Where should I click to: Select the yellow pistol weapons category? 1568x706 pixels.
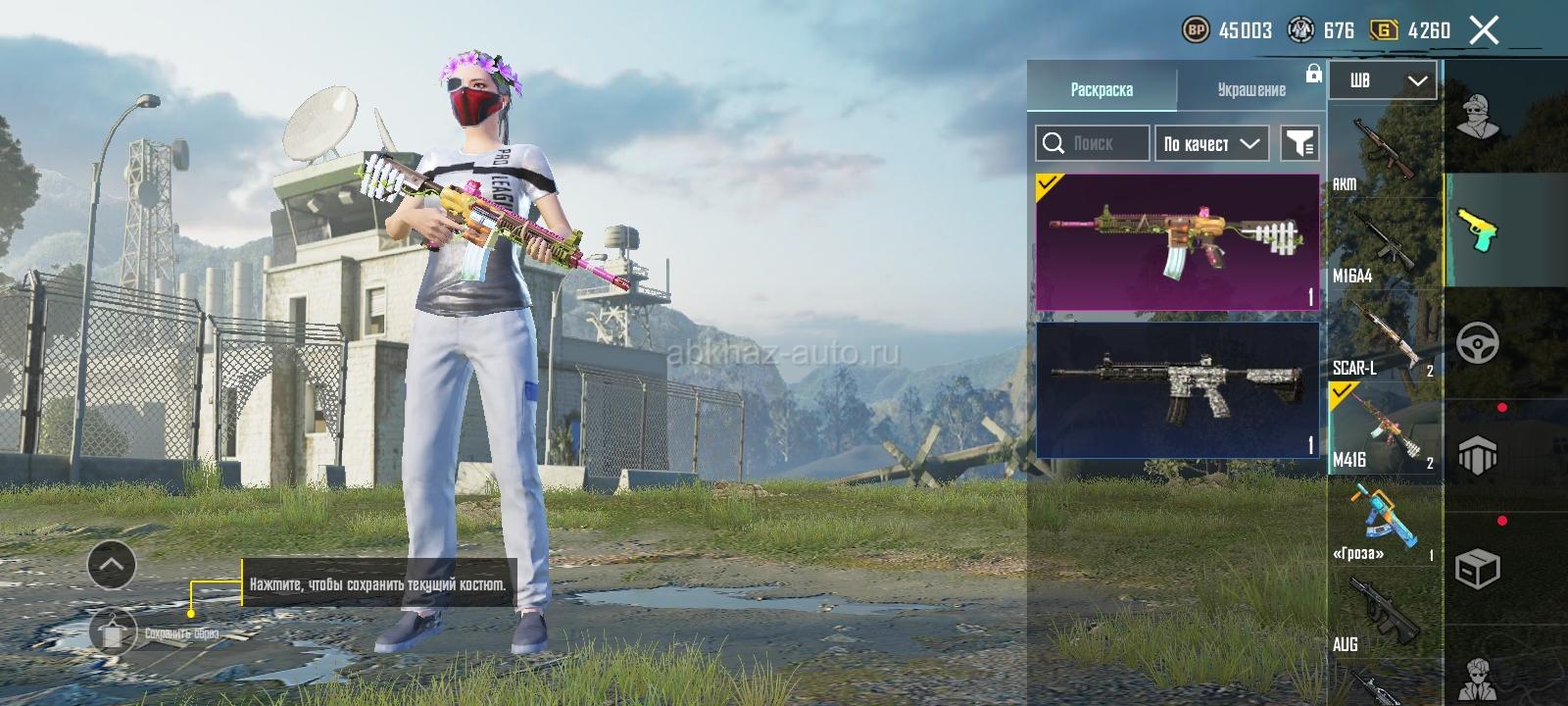(x=1477, y=229)
